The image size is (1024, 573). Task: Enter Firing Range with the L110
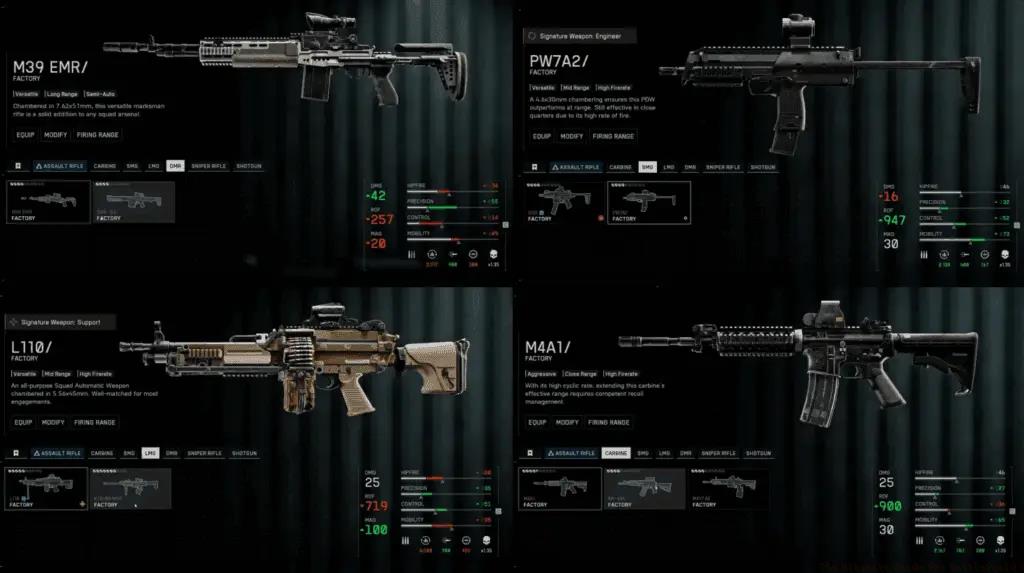pos(95,422)
